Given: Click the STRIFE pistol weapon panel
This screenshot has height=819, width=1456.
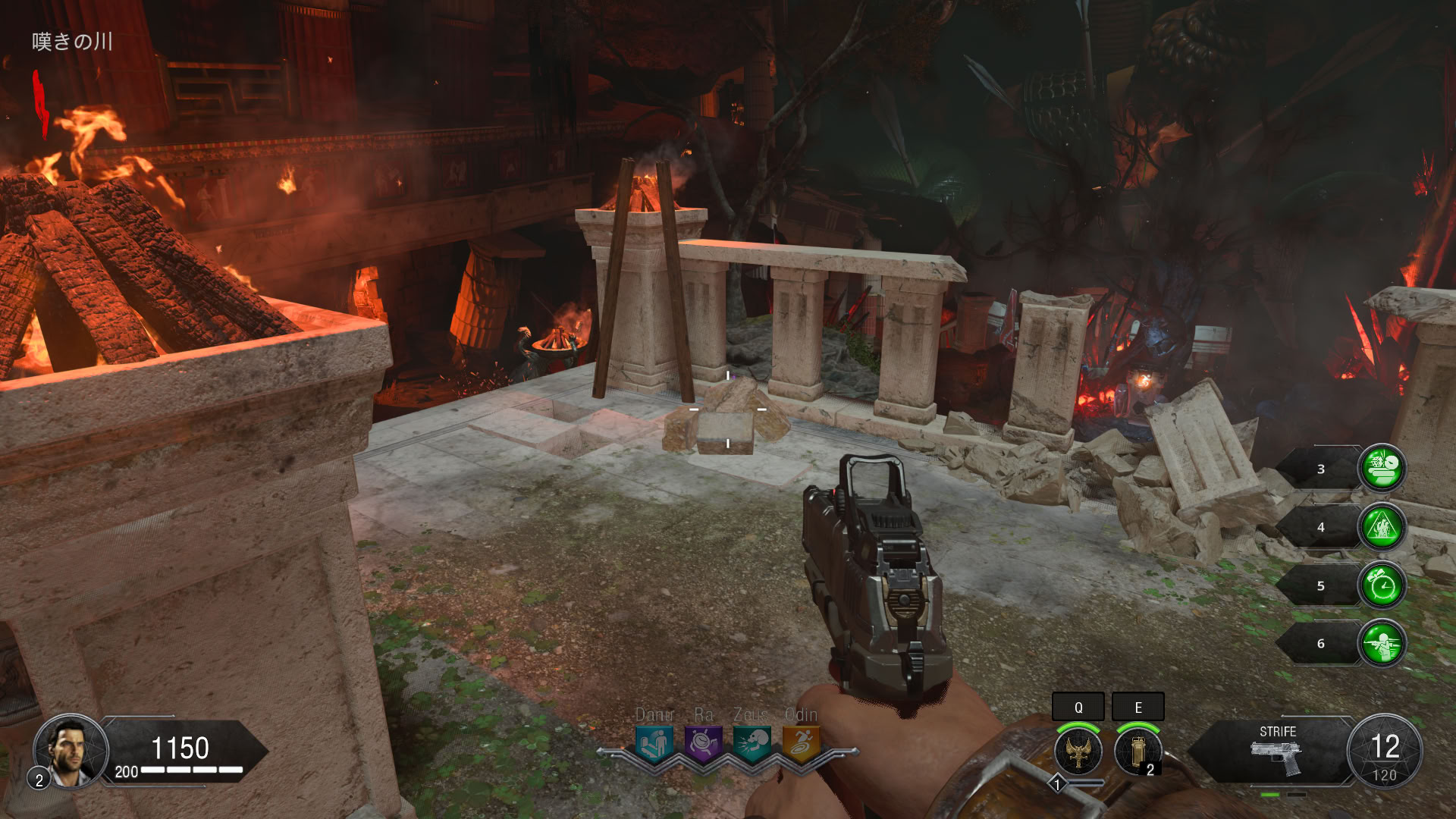Looking at the screenshot, I should click(x=1277, y=752).
